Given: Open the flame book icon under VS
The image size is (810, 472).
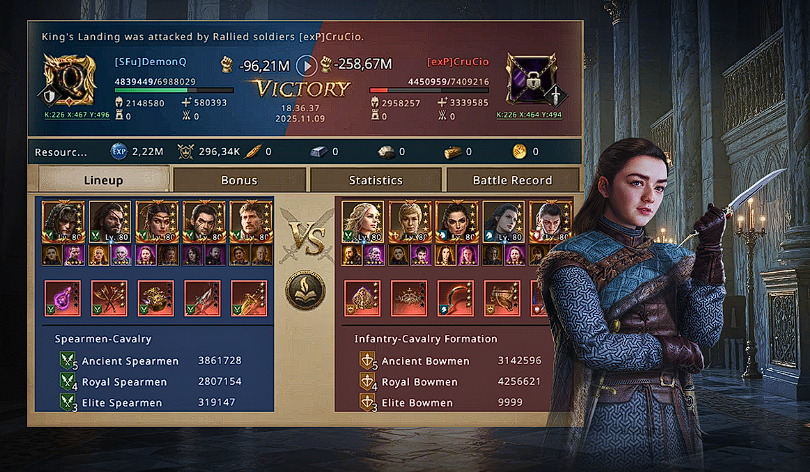Looking at the screenshot, I should point(304,289).
